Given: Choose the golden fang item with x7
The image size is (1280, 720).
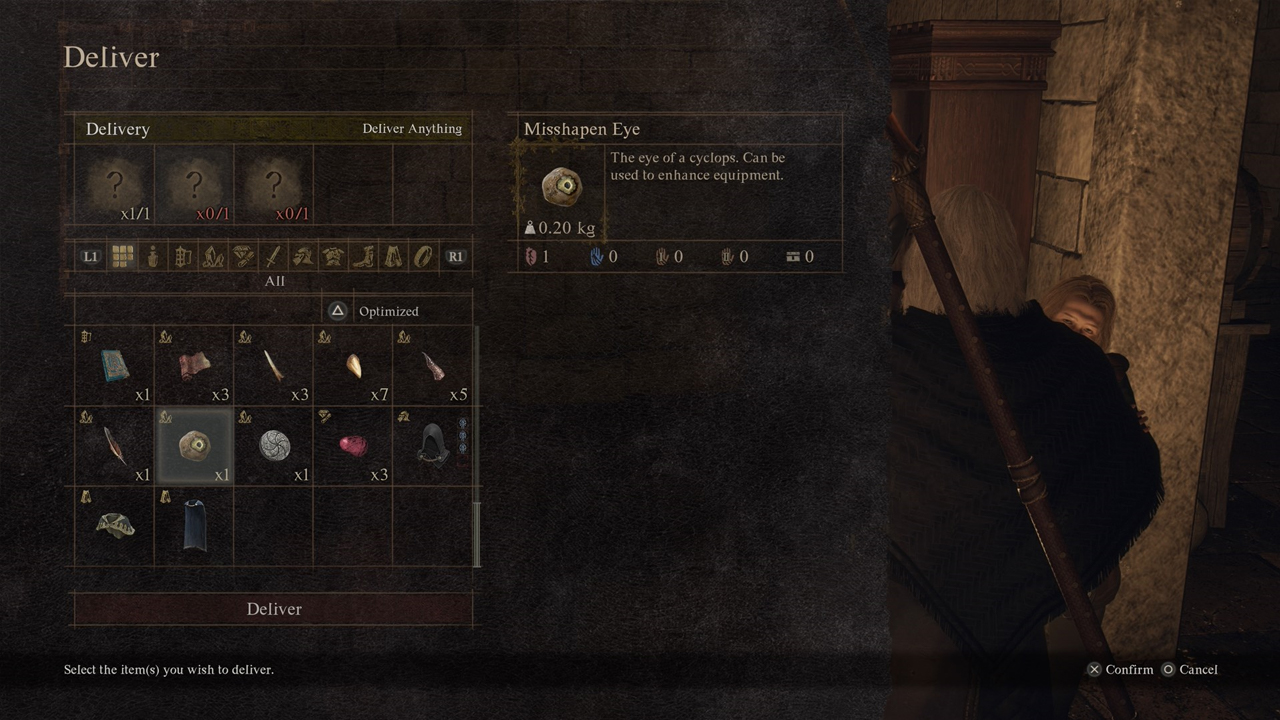Looking at the screenshot, I should point(352,366).
